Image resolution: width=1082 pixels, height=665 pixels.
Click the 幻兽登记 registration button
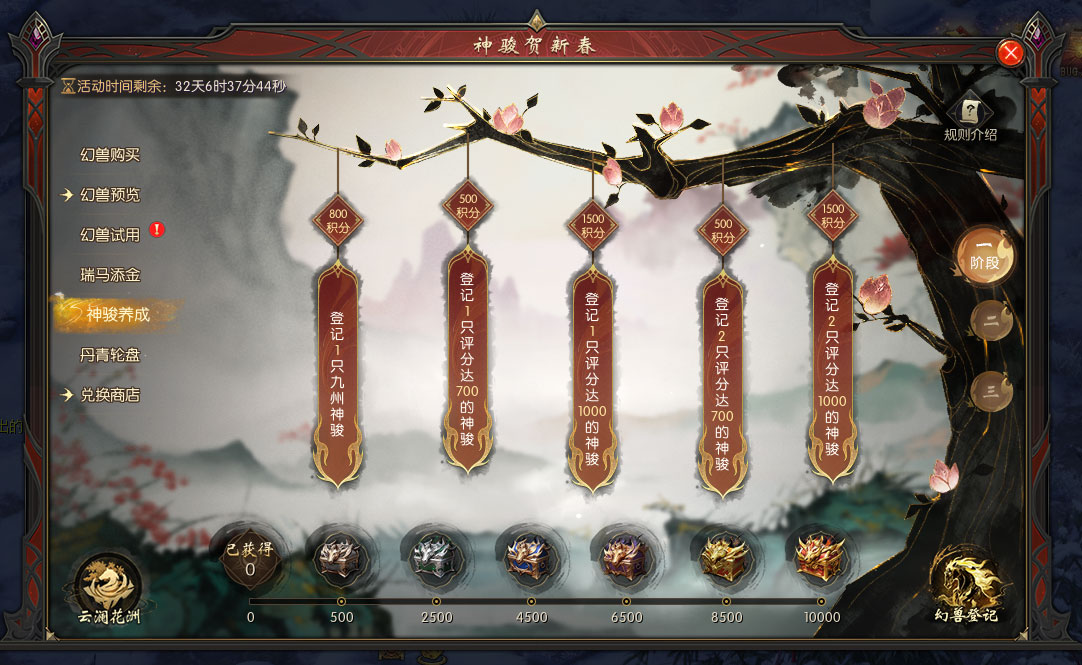(966, 587)
